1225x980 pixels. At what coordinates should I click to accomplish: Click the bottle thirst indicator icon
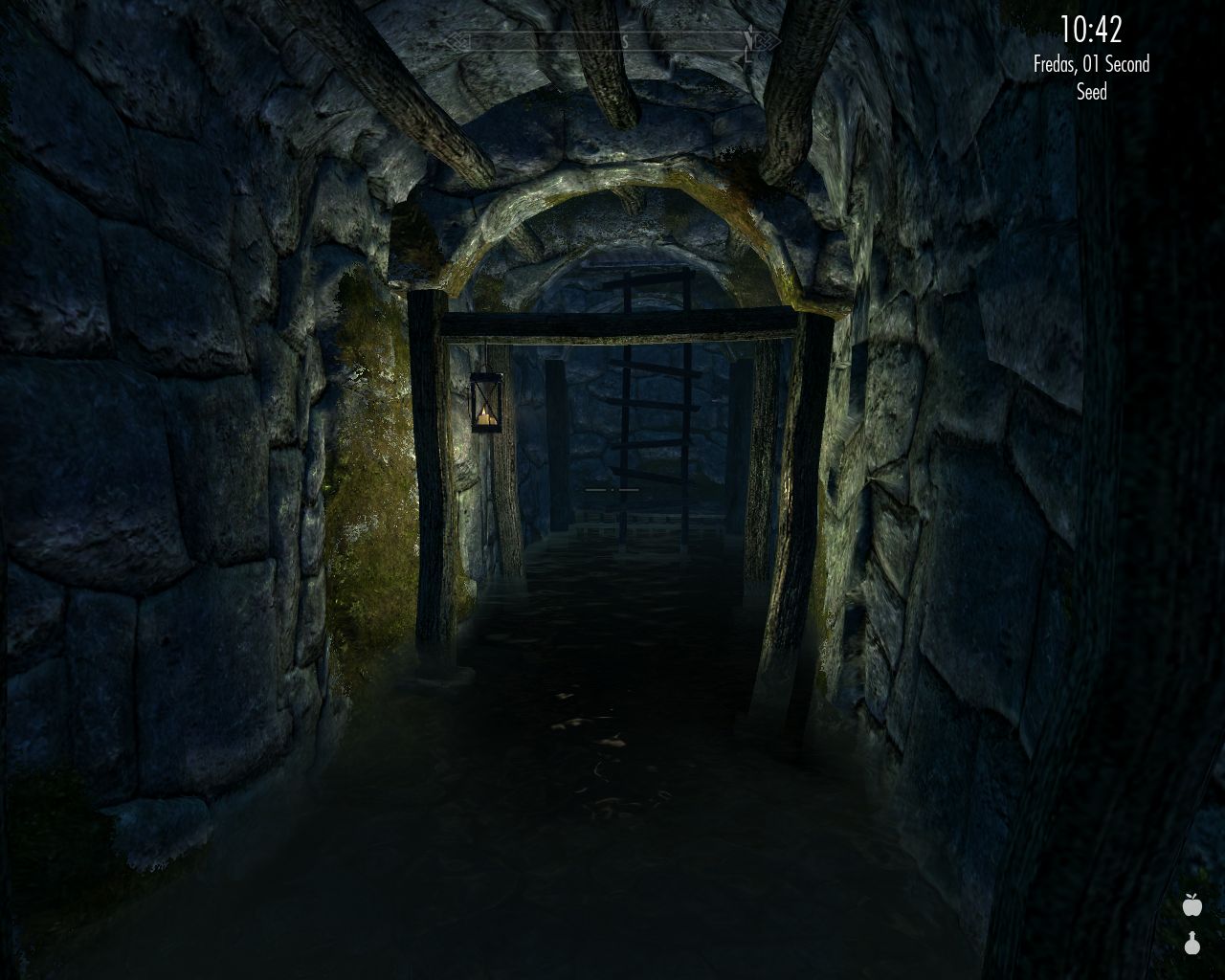1192,944
